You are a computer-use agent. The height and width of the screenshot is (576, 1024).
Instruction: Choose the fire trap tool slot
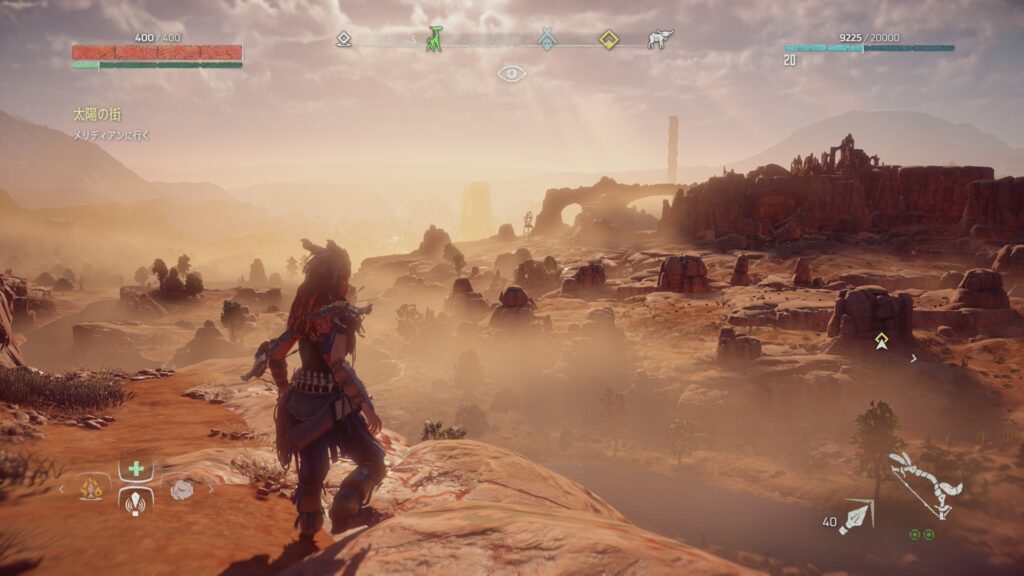[x=93, y=489]
